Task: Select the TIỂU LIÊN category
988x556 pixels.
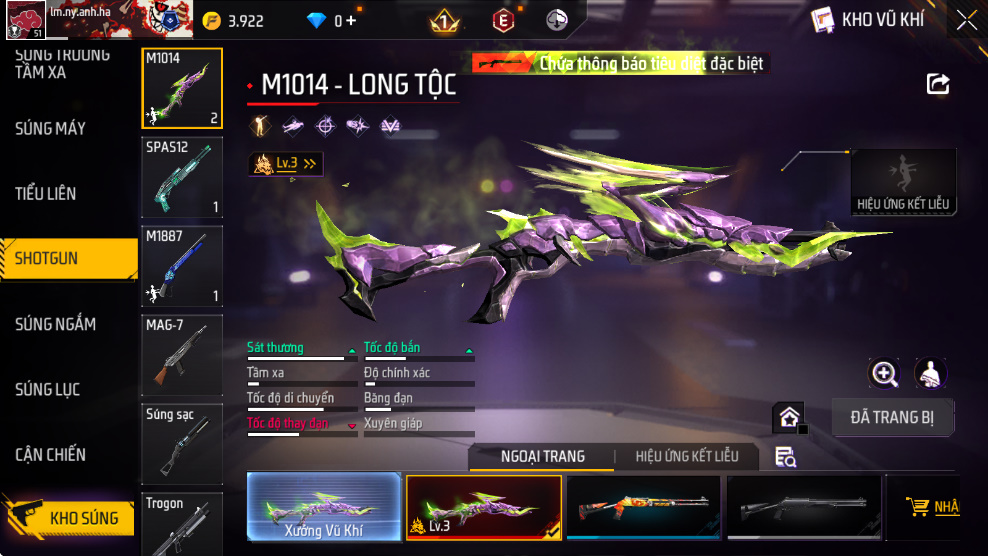Action: [x=46, y=193]
